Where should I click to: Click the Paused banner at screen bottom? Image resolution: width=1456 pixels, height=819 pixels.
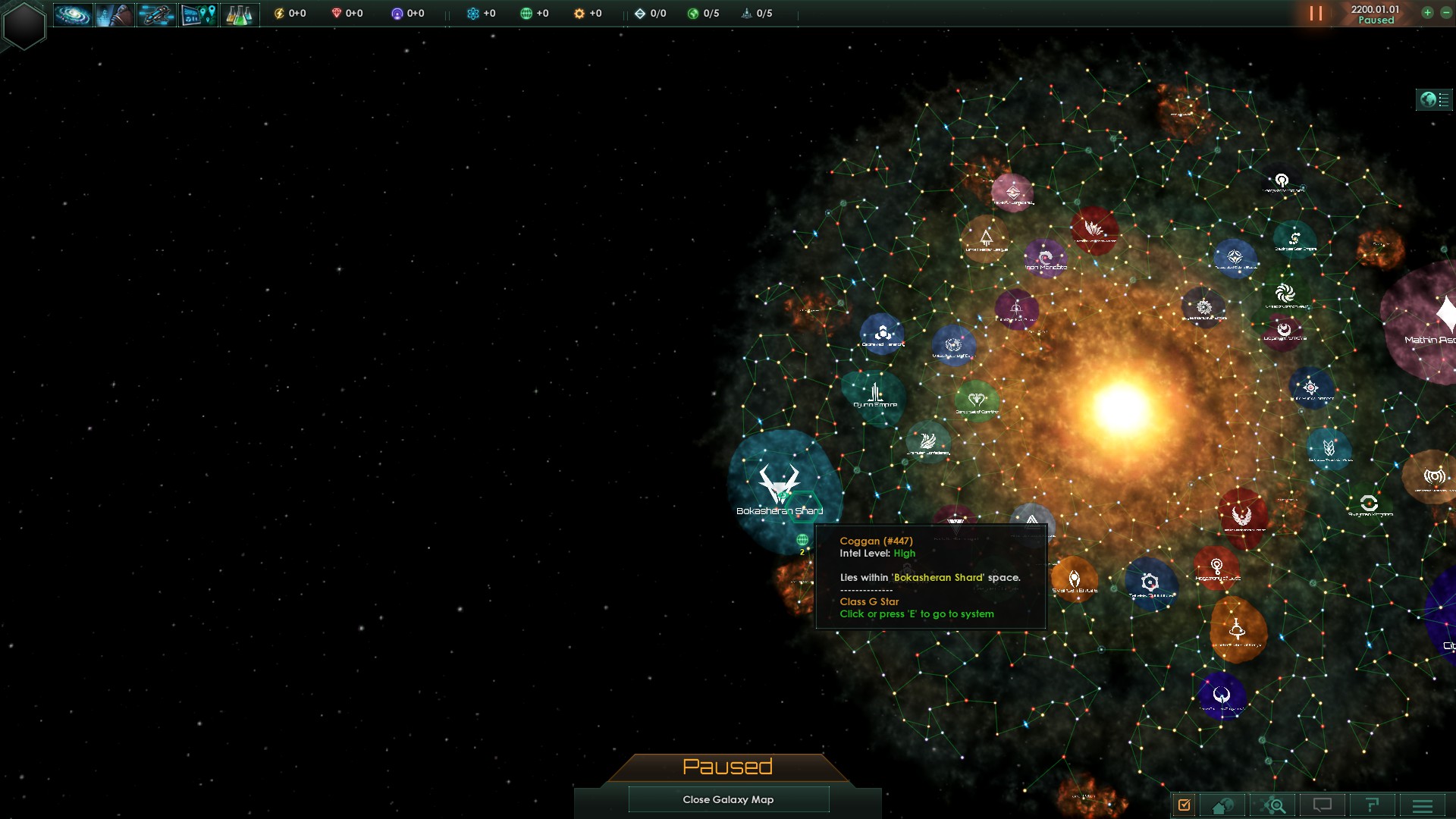point(727,767)
